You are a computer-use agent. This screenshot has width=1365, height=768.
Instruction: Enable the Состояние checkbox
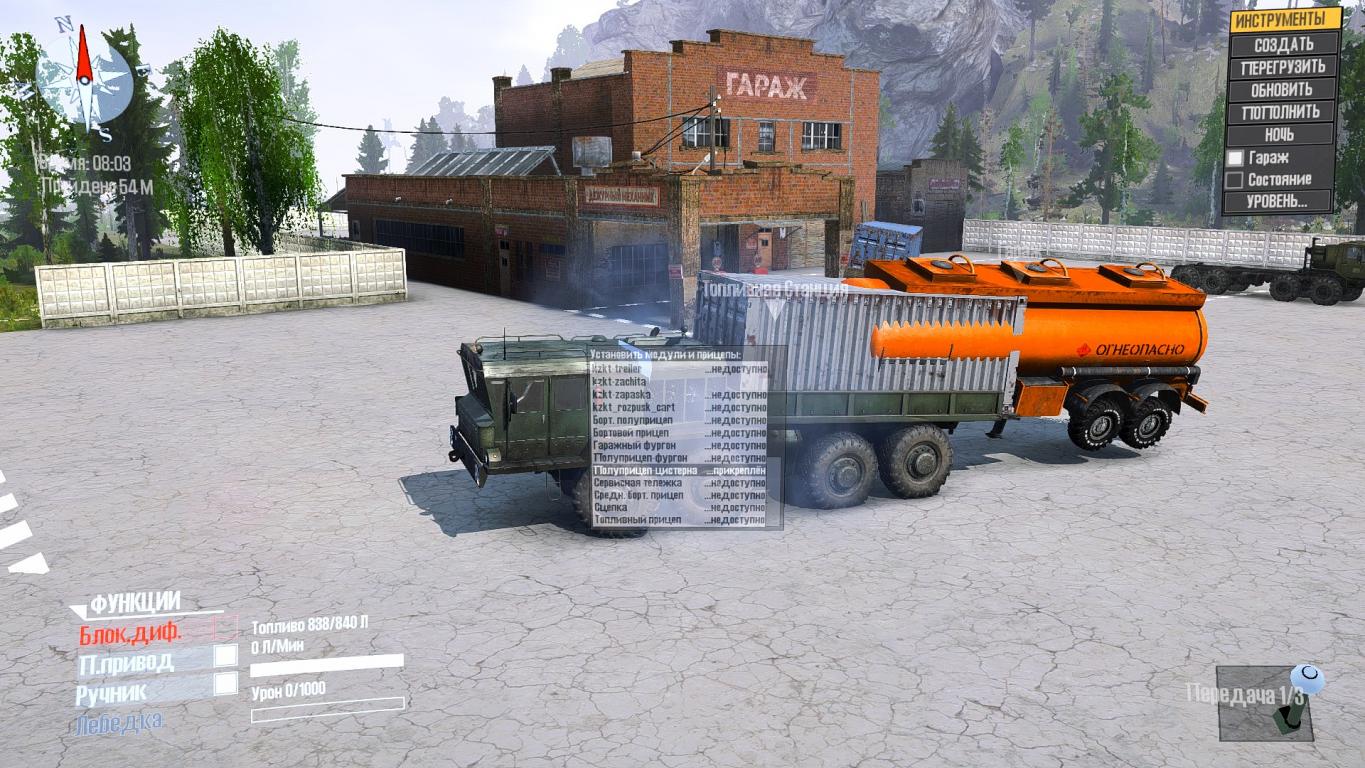point(1236,180)
